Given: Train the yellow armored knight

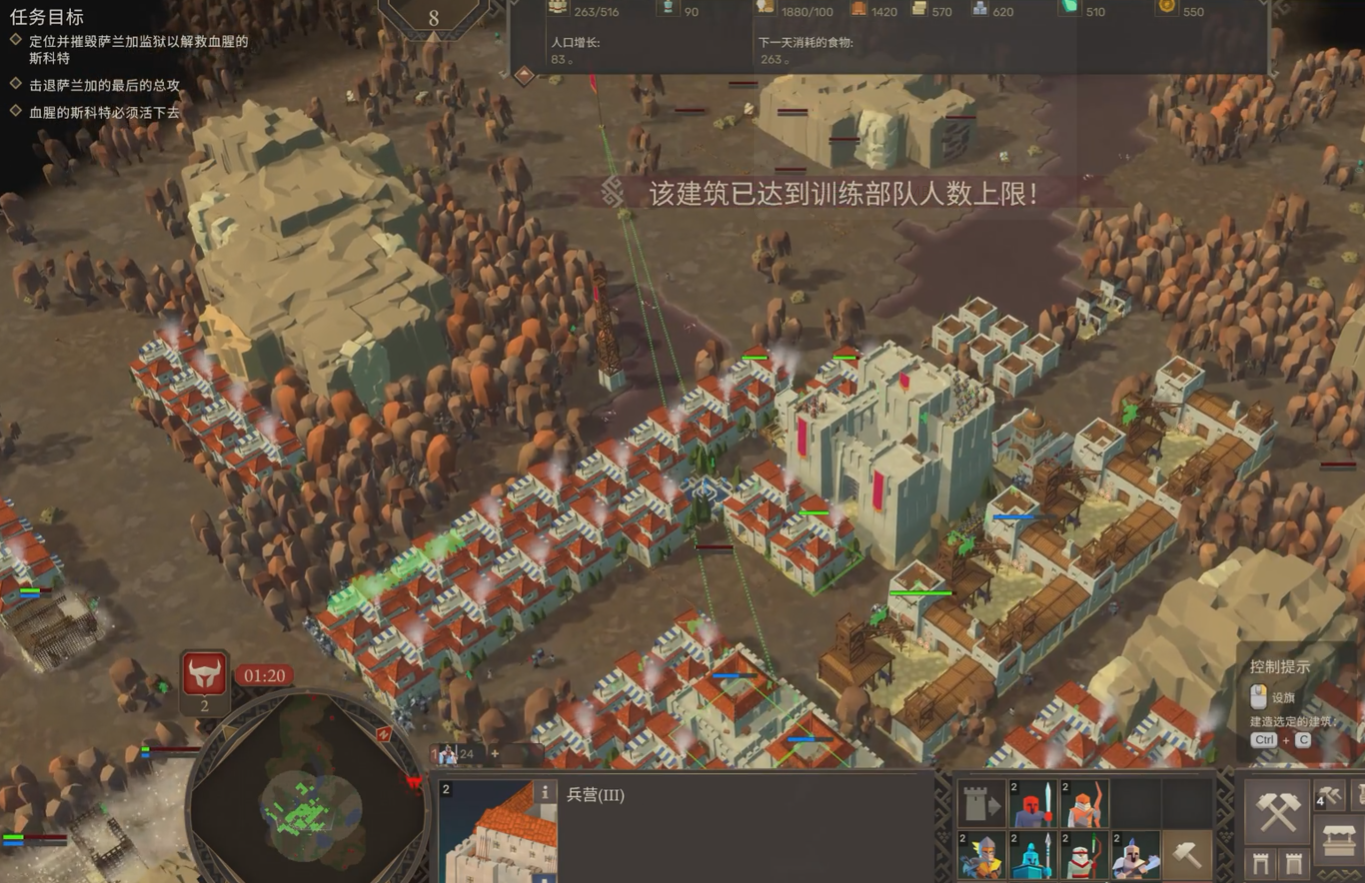Looking at the screenshot, I should pyautogui.click(x=983, y=853).
